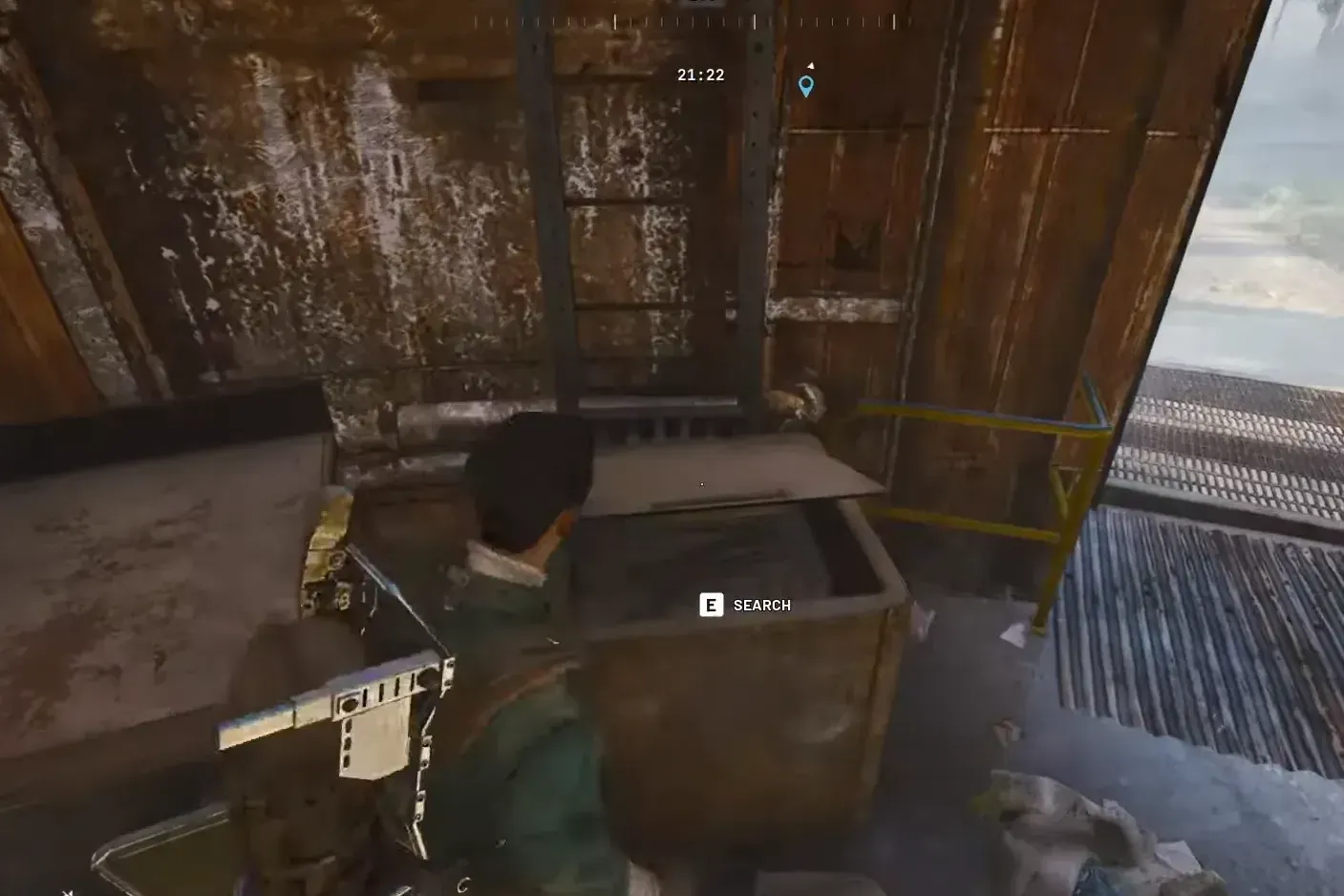1344x896 pixels.
Task: Click the SEARCH text label
Action: (761, 605)
